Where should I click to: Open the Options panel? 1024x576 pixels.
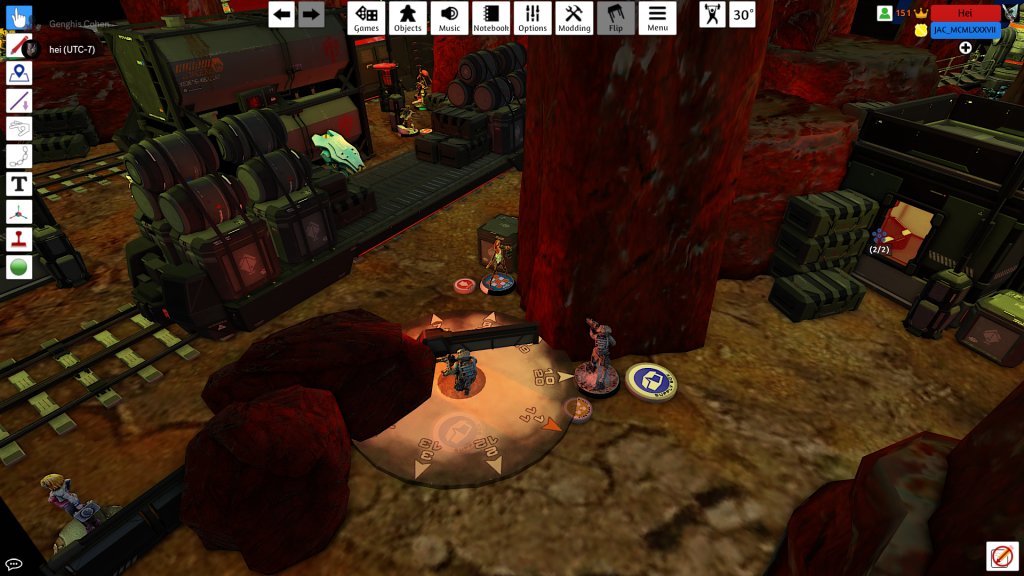pos(533,18)
